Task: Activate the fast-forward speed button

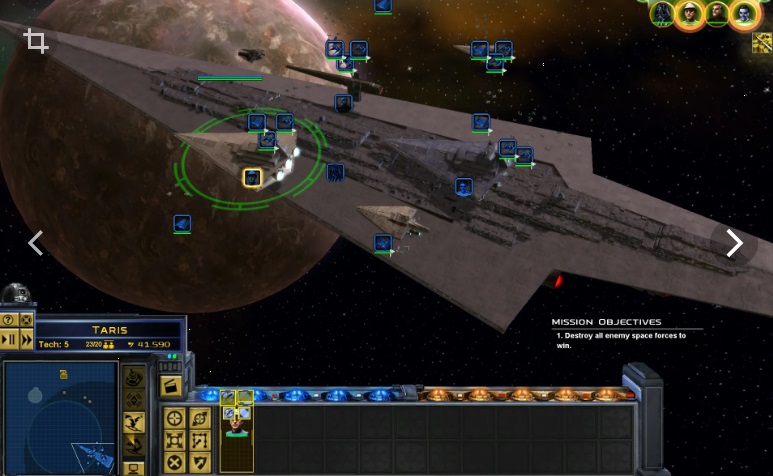Action: tap(26, 340)
